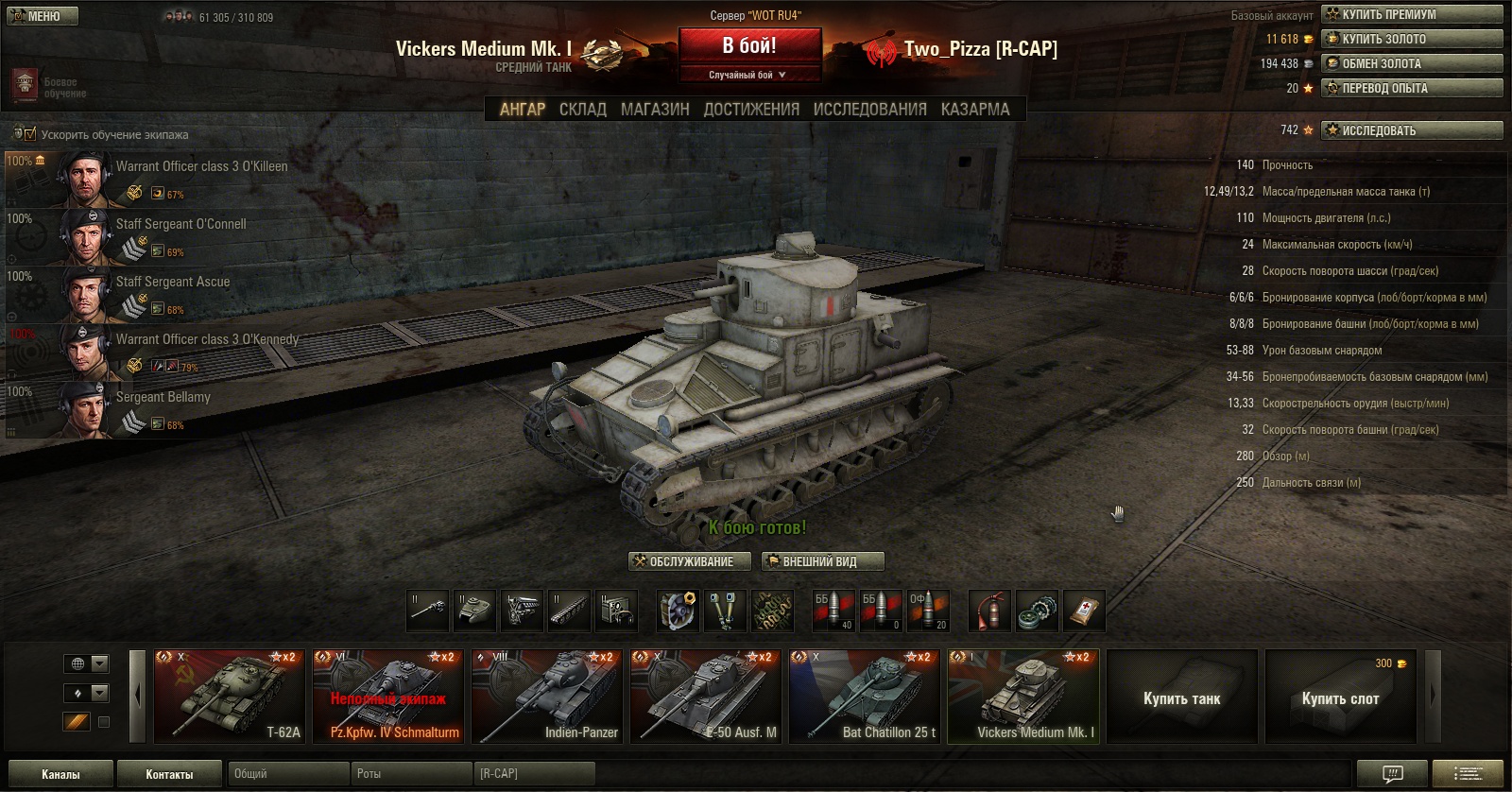Viewport: 1512px width, 792px height.
Task: Start battle with the red В бой! button
Action: (749, 46)
